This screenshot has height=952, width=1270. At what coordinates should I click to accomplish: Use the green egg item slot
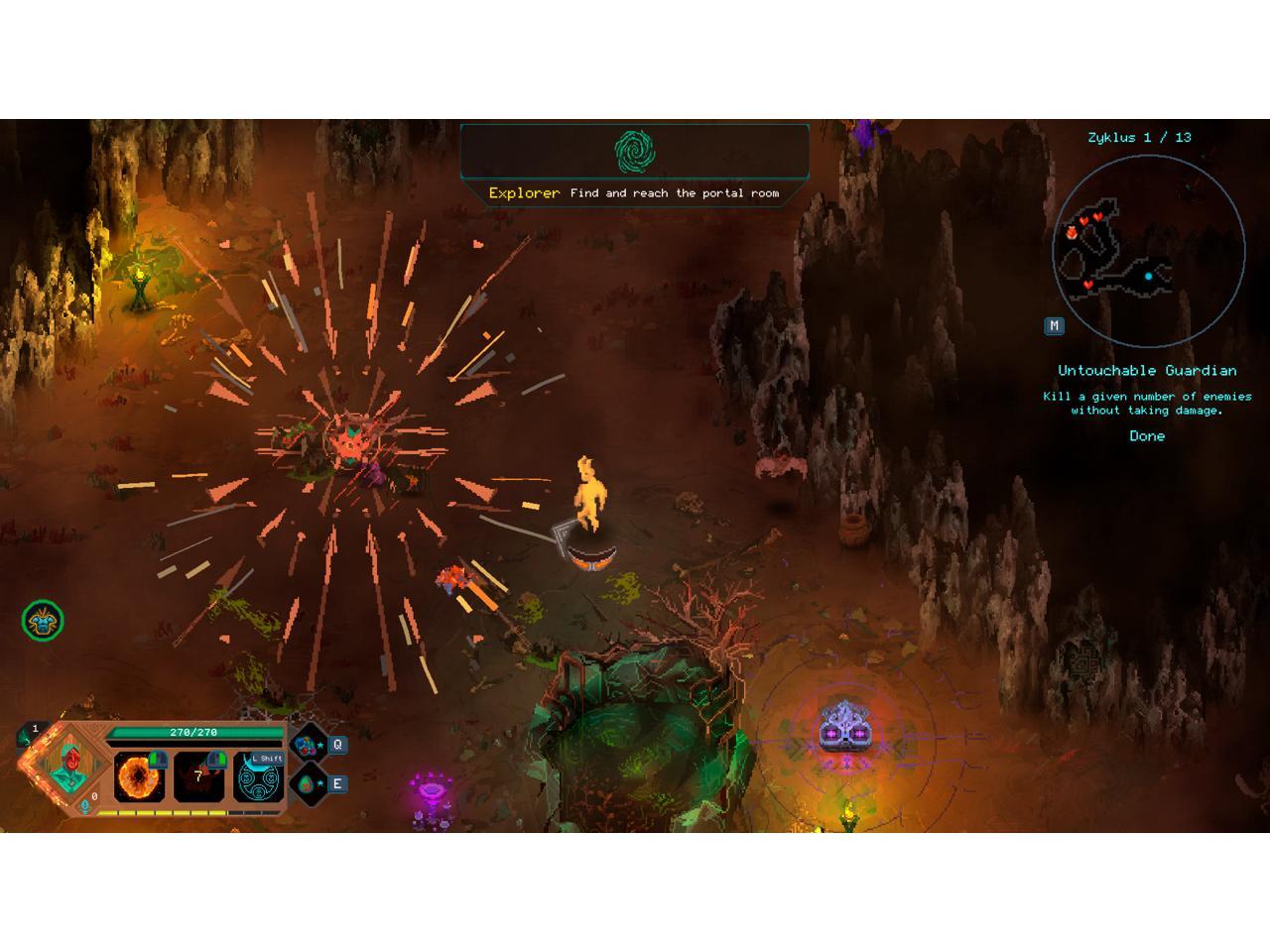point(308,784)
